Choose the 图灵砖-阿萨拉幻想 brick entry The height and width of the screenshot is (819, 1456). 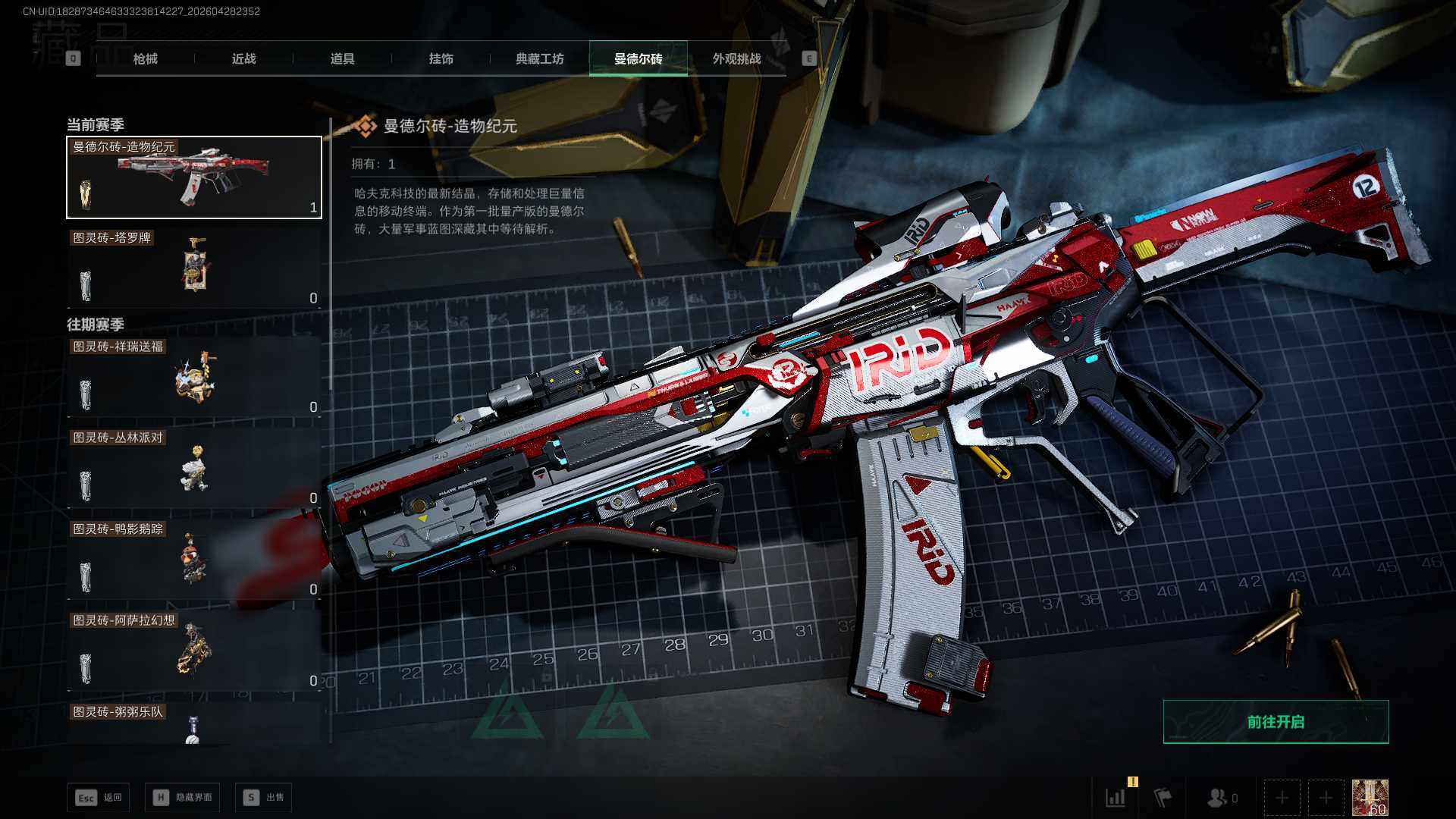coord(194,651)
